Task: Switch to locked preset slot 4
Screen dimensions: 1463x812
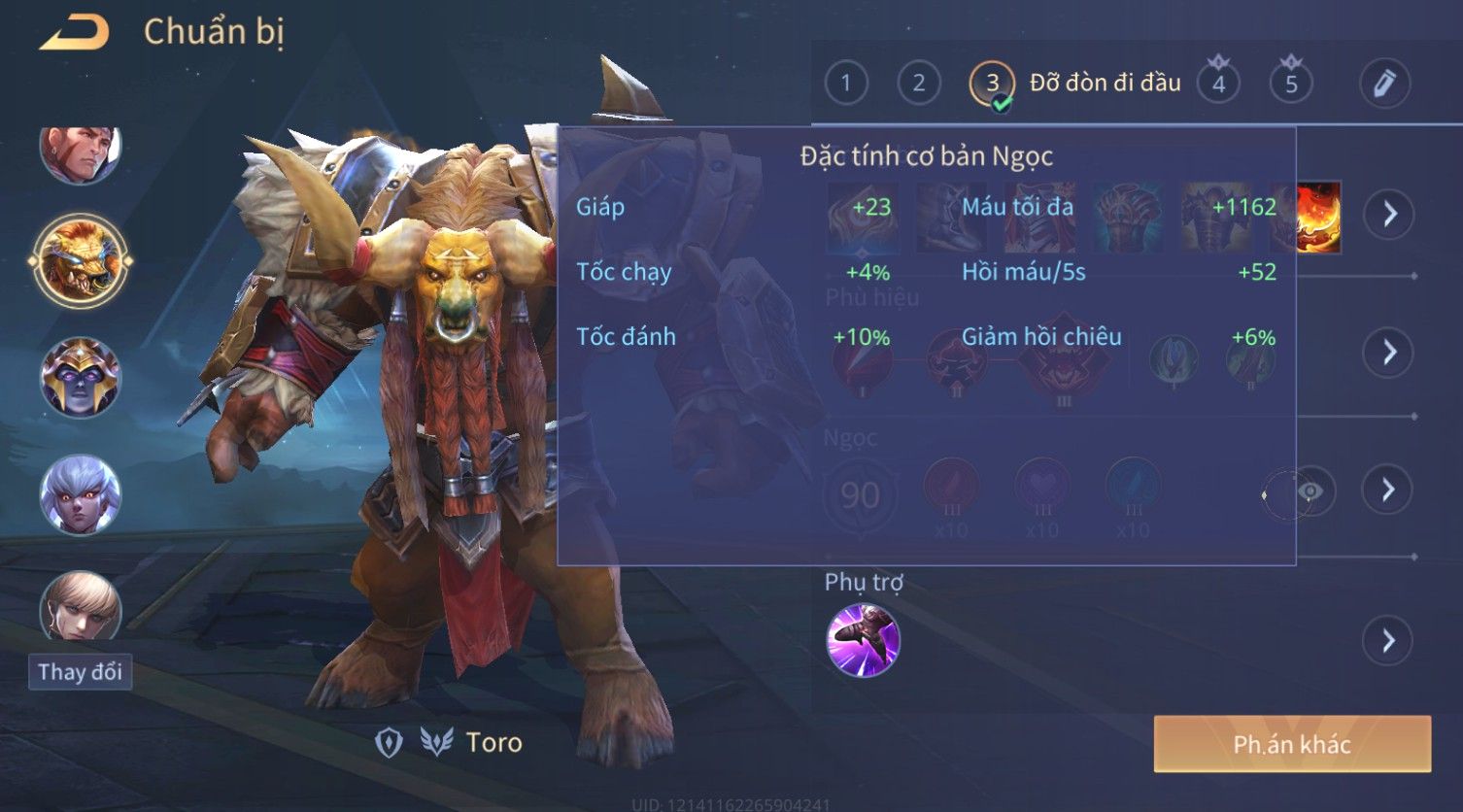Action: coord(1218,84)
